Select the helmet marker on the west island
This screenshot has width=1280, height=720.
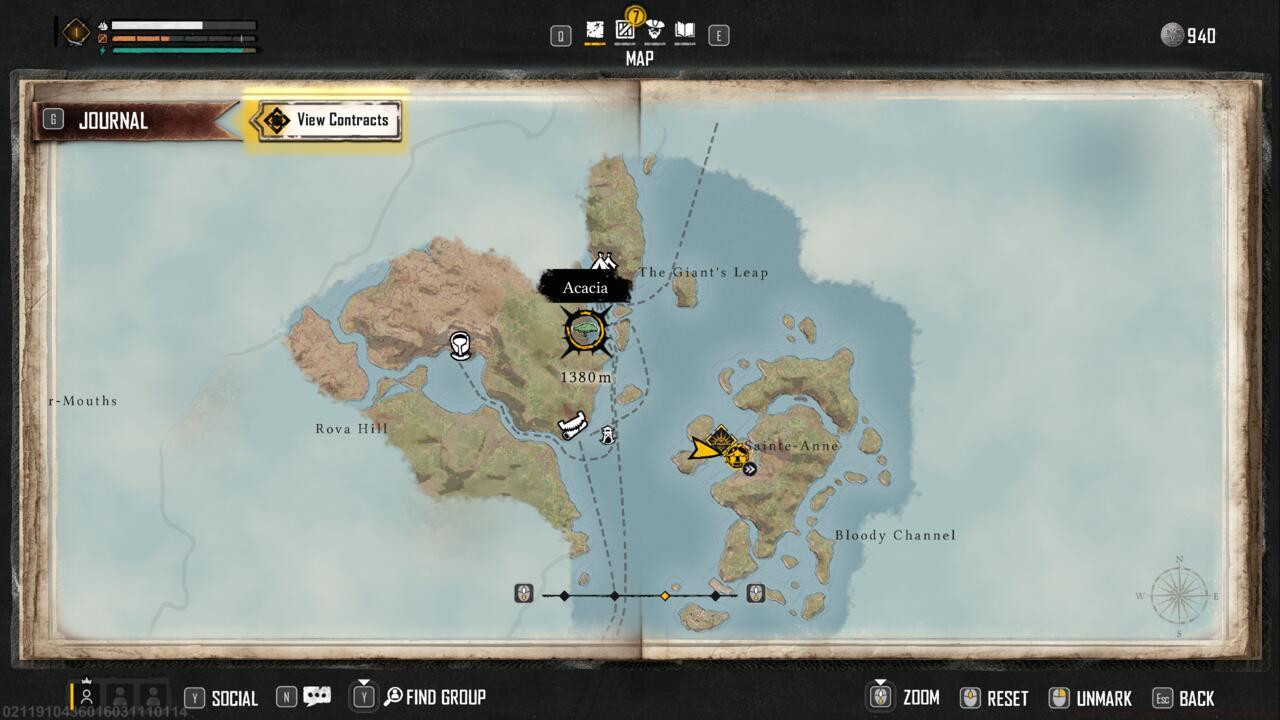click(x=460, y=346)
